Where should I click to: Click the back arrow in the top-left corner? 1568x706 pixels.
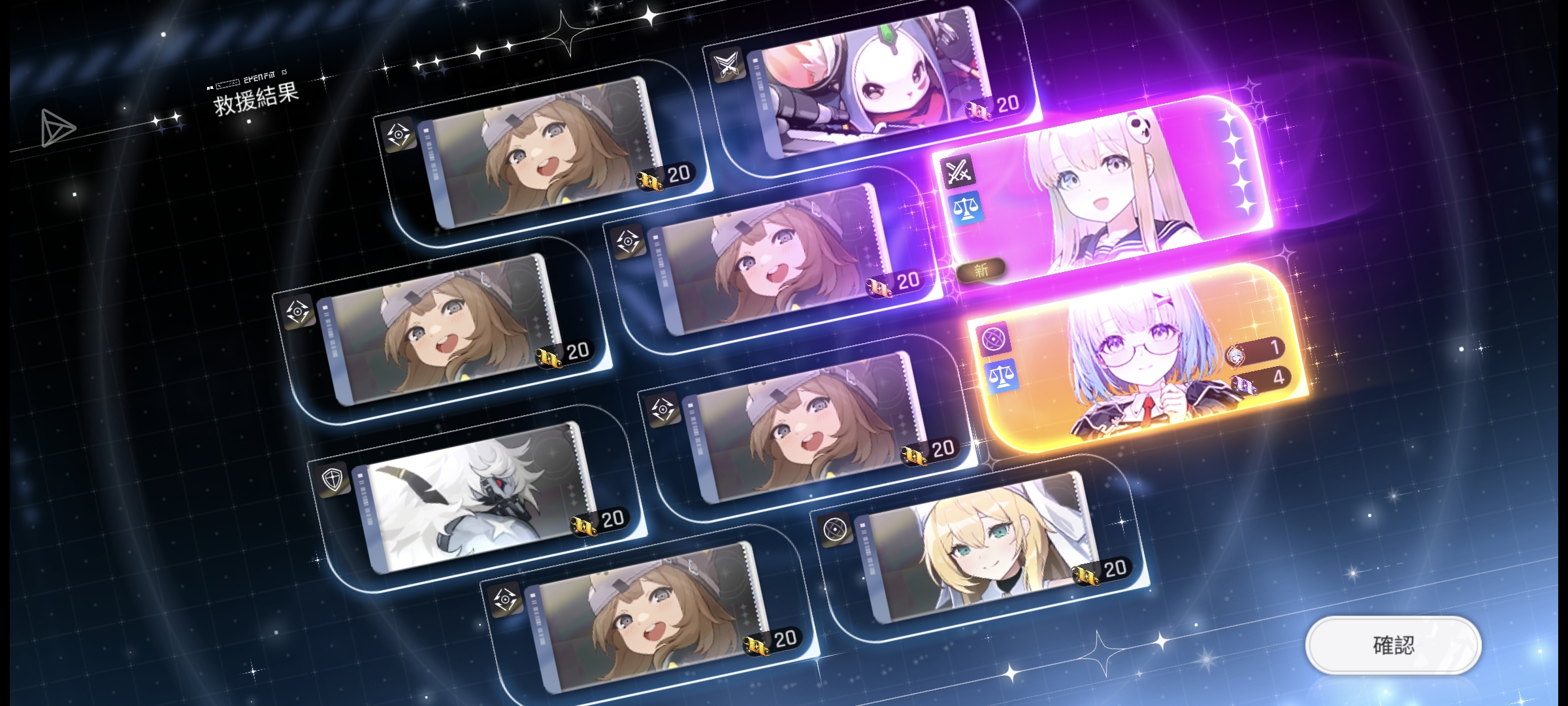coord(56,127)
